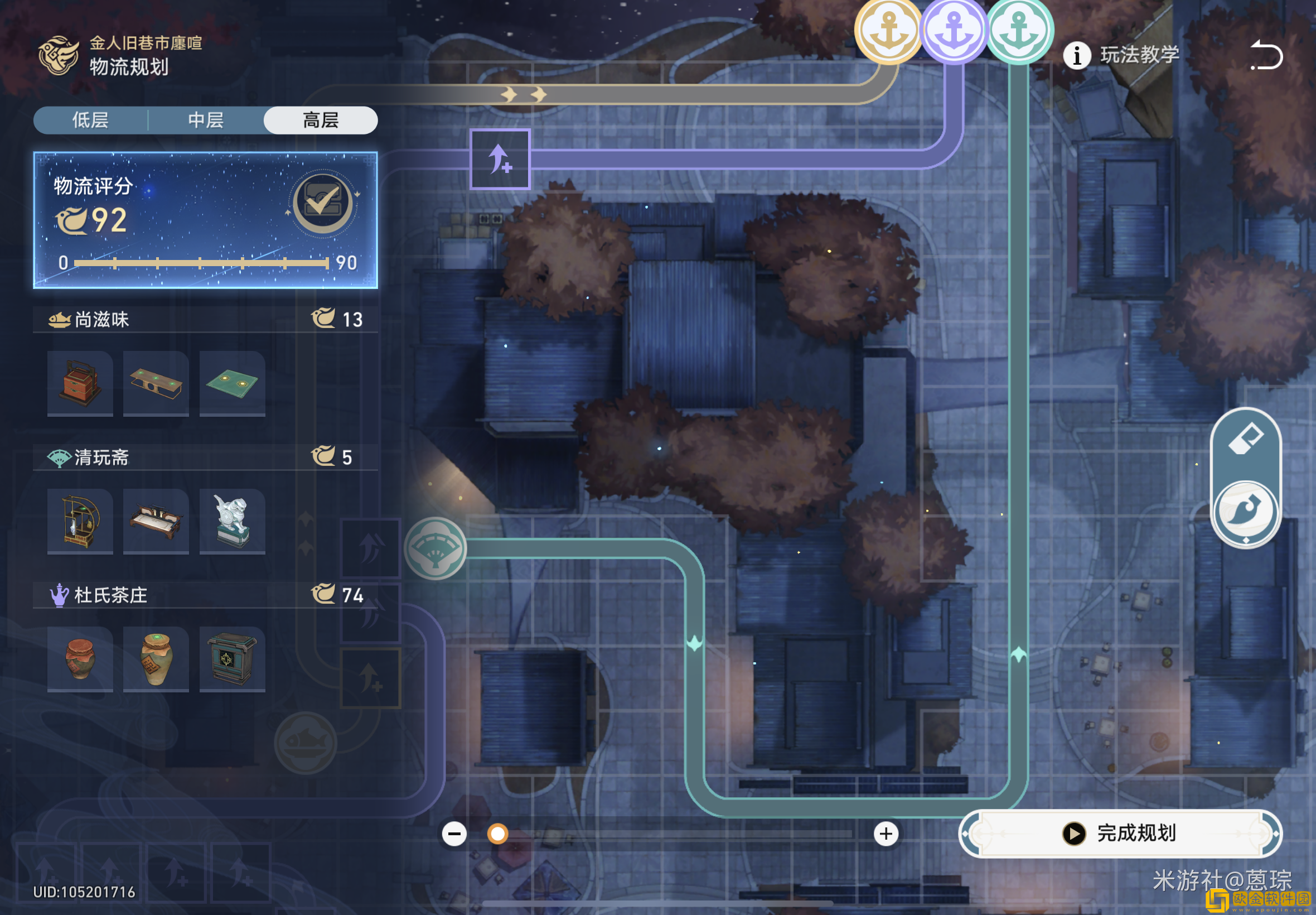Zoom in with the plus button
The image size is (1316, 915).
(886, 834)
